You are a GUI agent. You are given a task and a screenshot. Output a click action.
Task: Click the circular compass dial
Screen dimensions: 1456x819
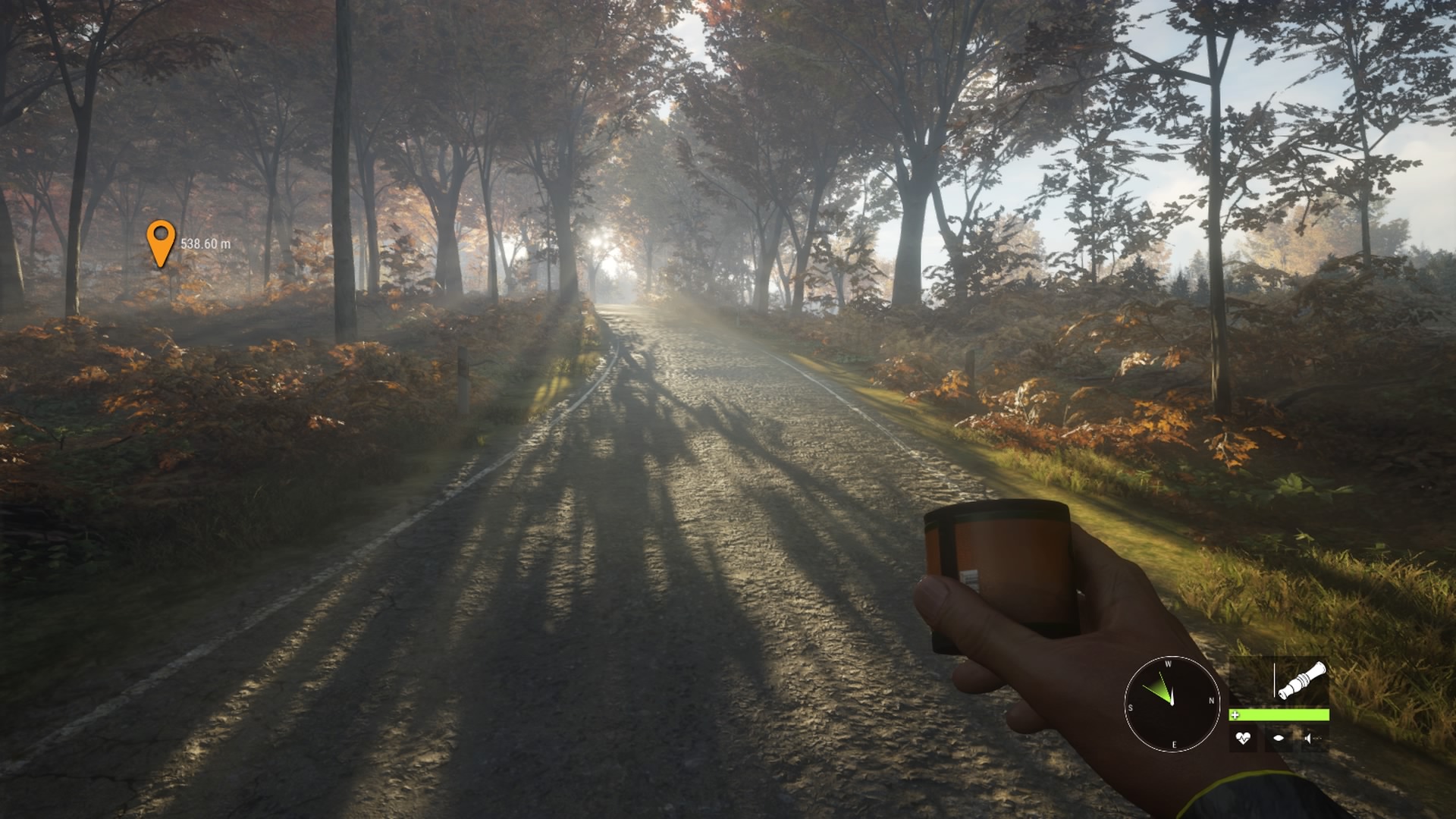(x=1171, y=704)
